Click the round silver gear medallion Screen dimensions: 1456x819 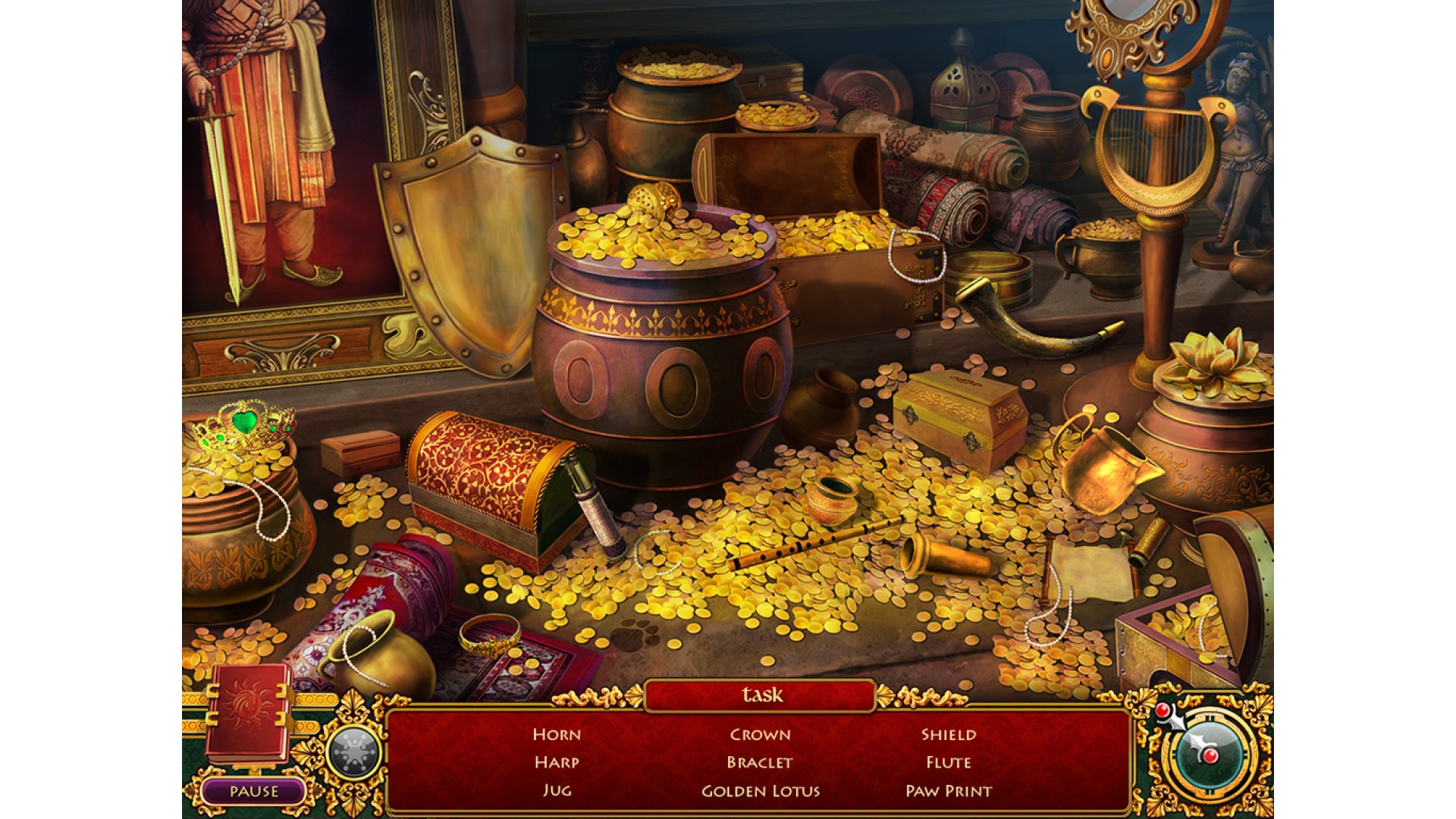[353, 753]
